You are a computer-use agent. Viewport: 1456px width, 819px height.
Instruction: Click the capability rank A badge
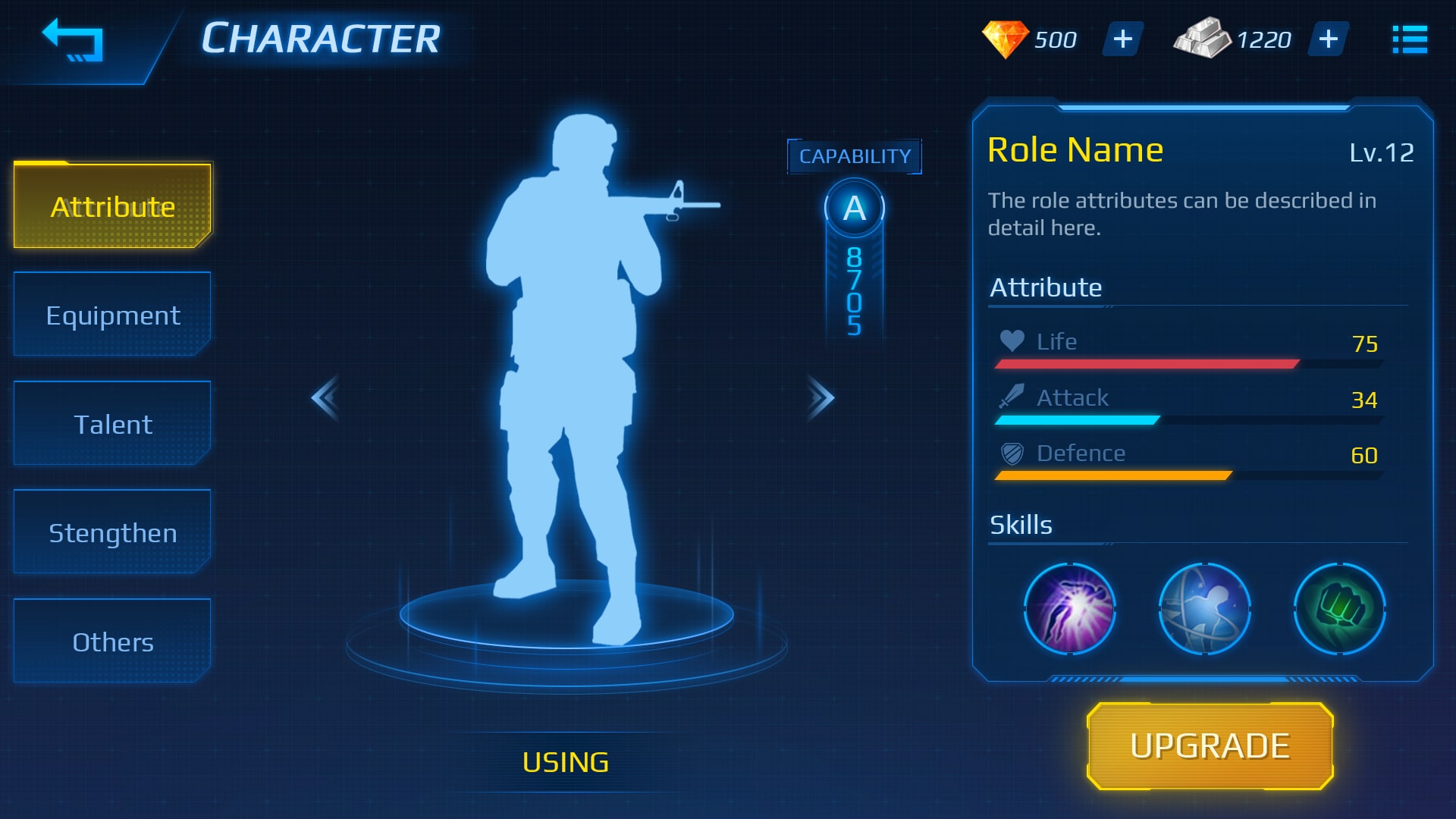tap(854, 208)
